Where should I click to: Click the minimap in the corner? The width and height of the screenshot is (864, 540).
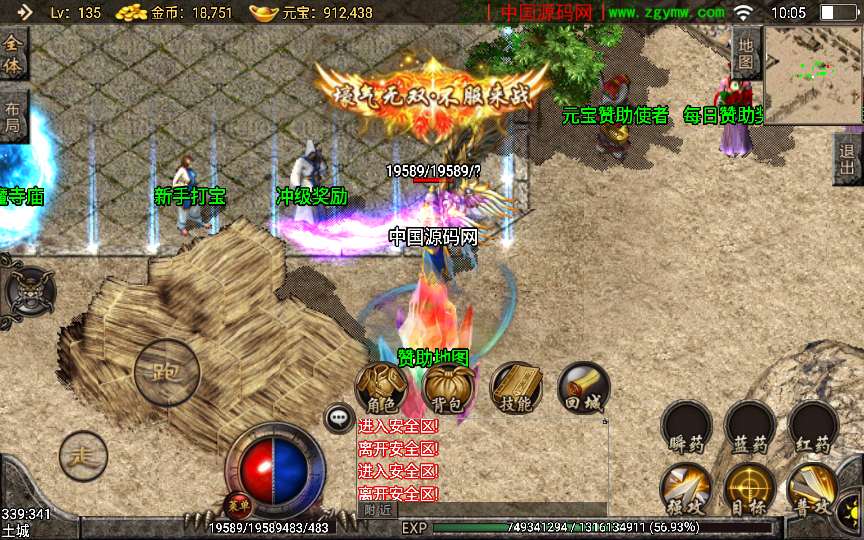click(812, 75)
